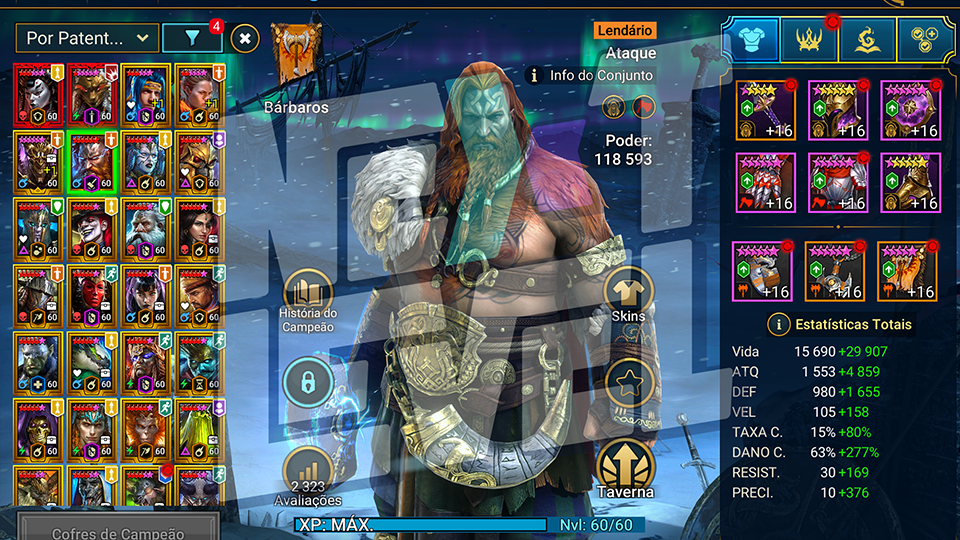Open the Por Patente sort dropdown

[87, 39]
